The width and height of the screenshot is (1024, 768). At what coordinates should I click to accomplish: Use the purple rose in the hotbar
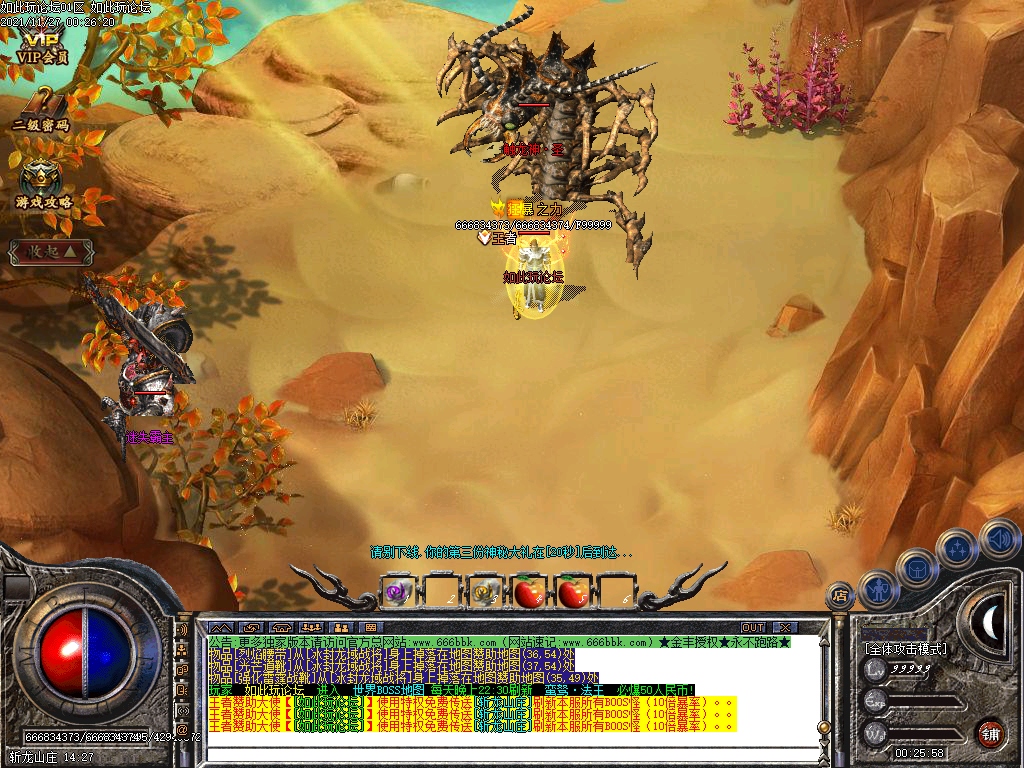398,592
